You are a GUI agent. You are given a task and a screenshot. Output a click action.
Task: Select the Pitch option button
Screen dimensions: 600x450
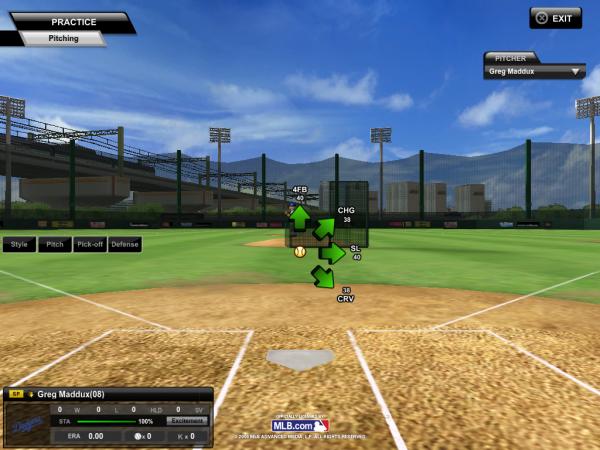pyautogui.click(x=54, y=244)
